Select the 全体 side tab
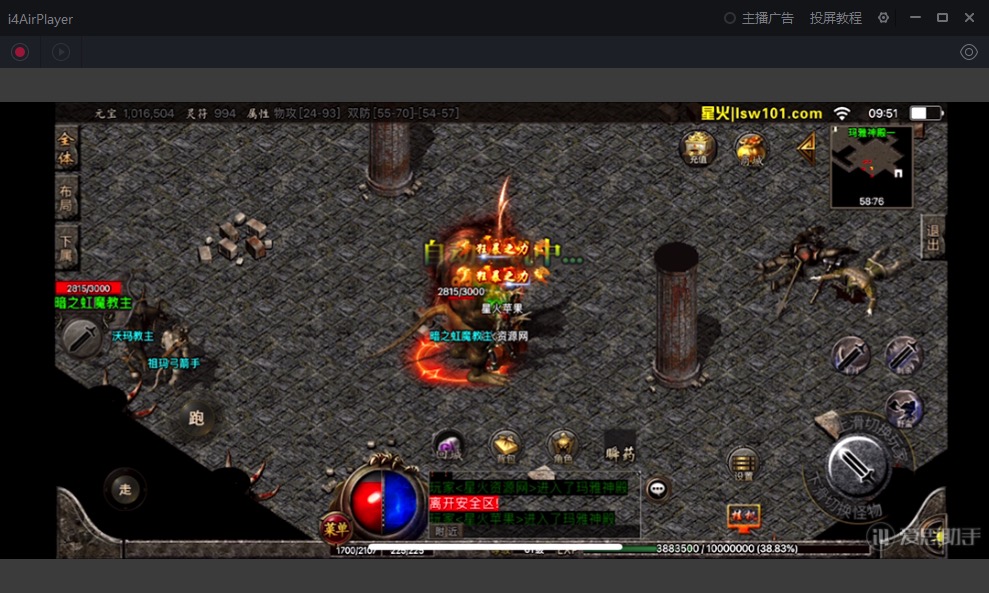The width and height of the screenshot is (989, 593). (66, 151)
